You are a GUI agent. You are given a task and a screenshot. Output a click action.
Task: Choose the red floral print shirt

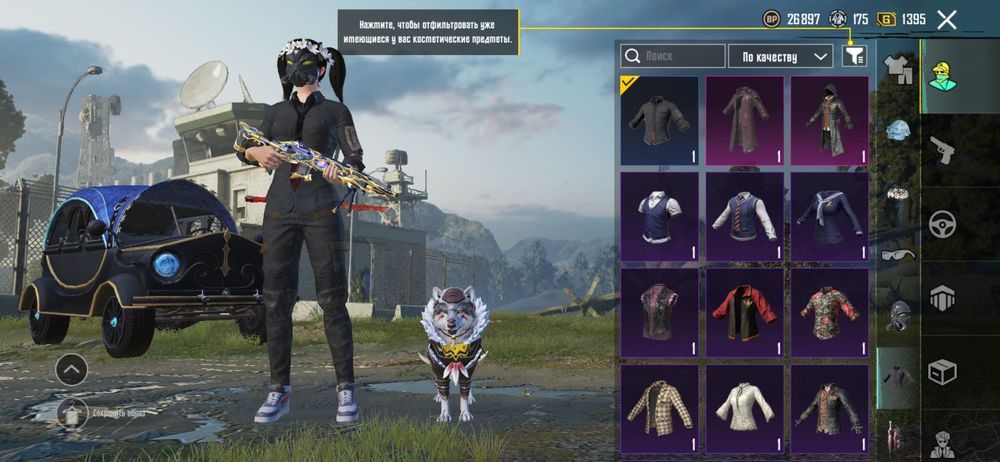pos(829,311)
